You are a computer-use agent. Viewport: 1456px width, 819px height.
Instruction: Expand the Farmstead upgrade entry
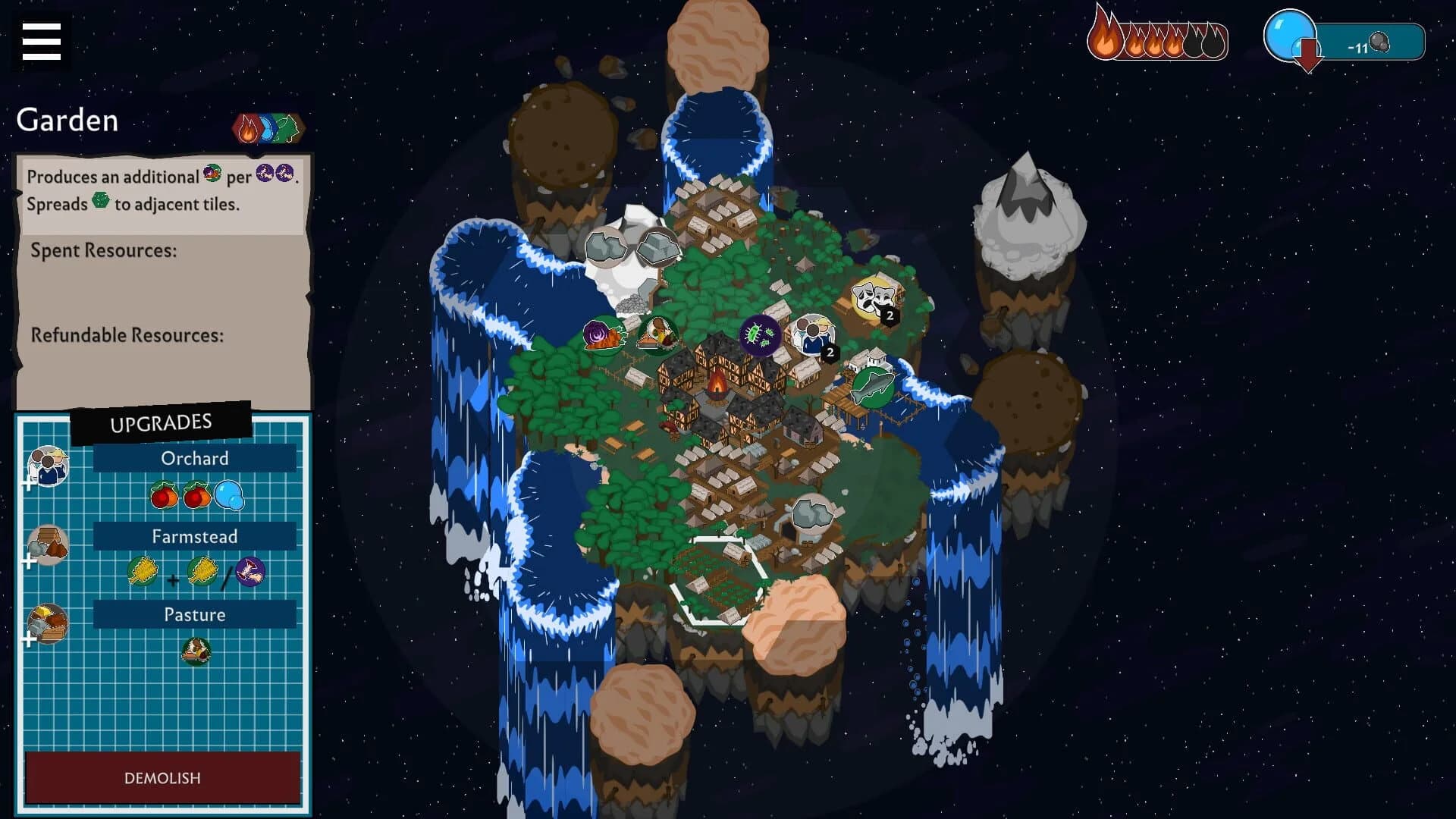tap(194, 536)
